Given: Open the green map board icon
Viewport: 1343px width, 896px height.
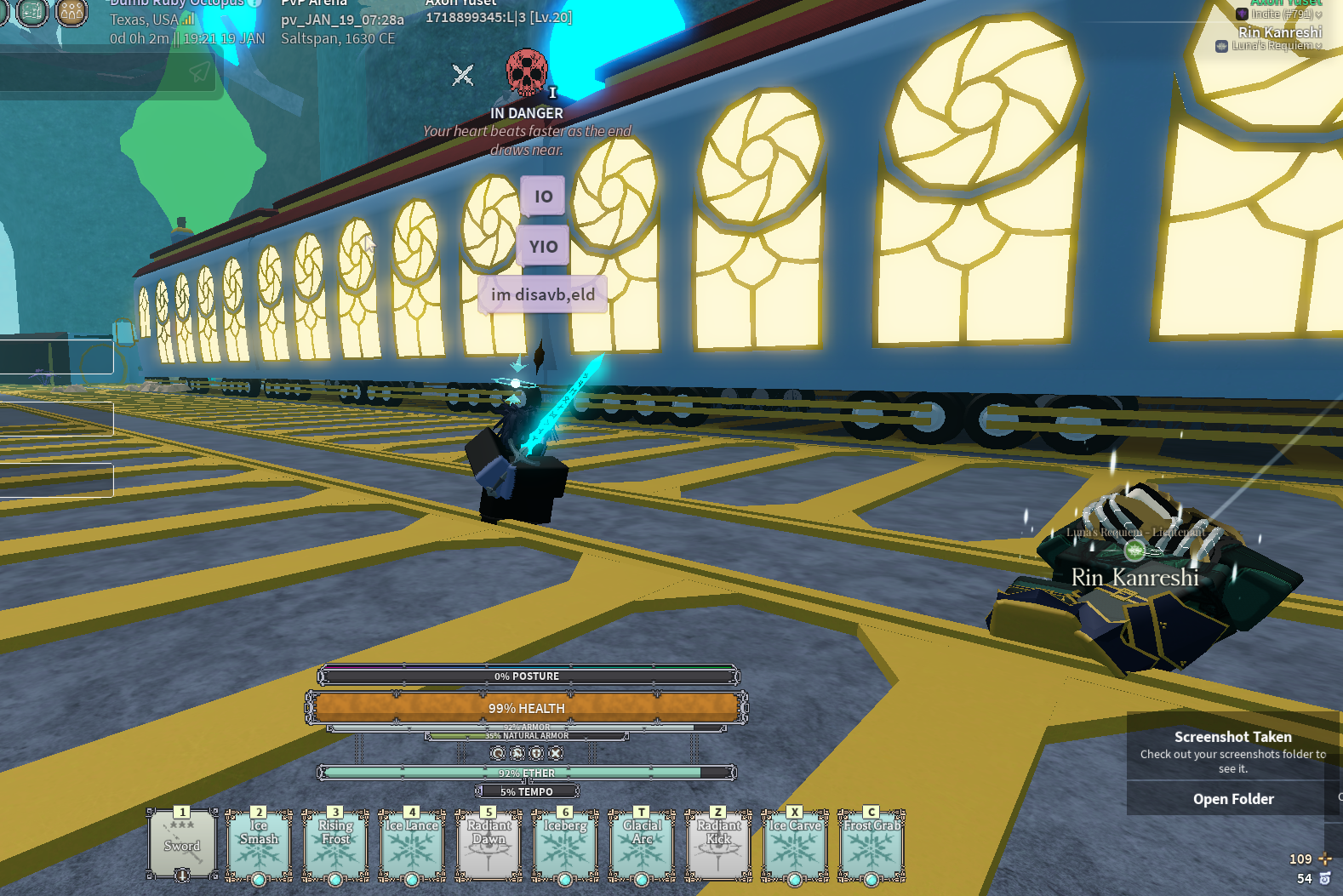Looking at the screenshot, I should pos(33,12).
